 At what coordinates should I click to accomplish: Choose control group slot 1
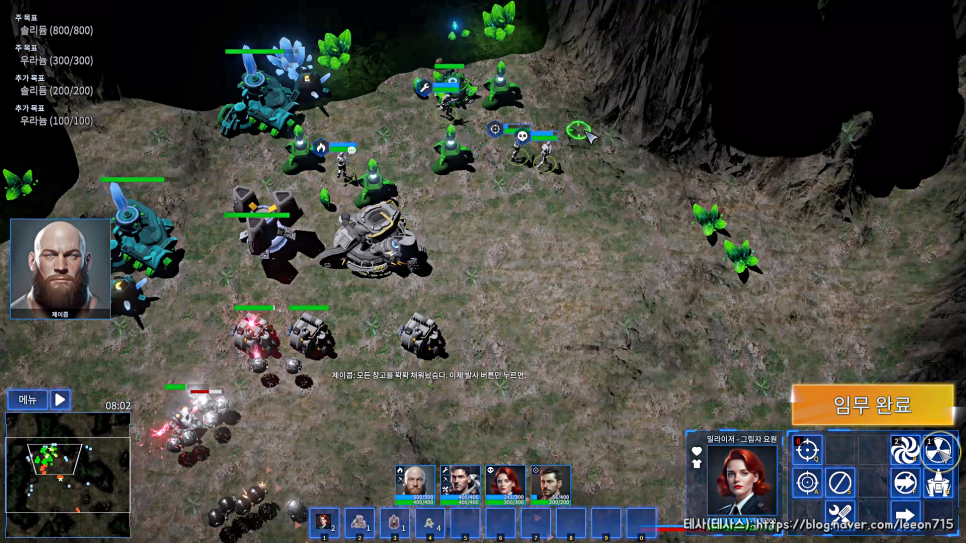(x=324, y=522)
